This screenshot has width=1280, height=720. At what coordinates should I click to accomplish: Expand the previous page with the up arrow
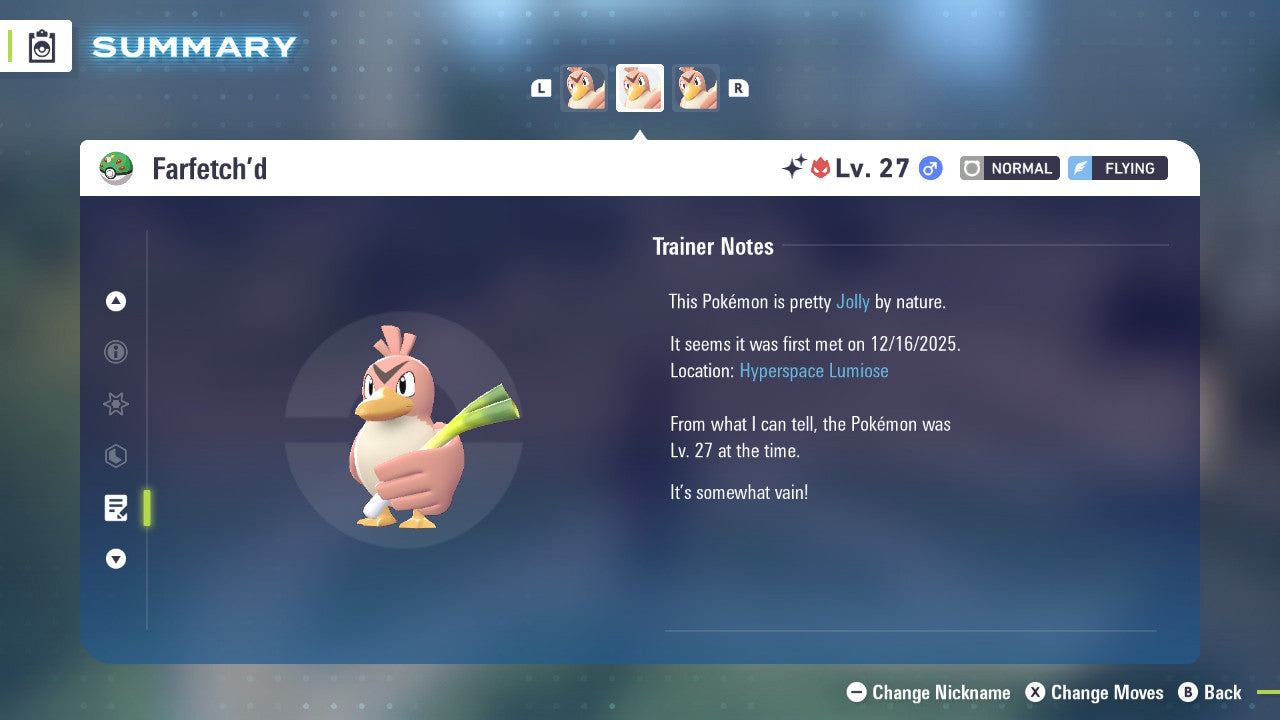pos(115,301)
